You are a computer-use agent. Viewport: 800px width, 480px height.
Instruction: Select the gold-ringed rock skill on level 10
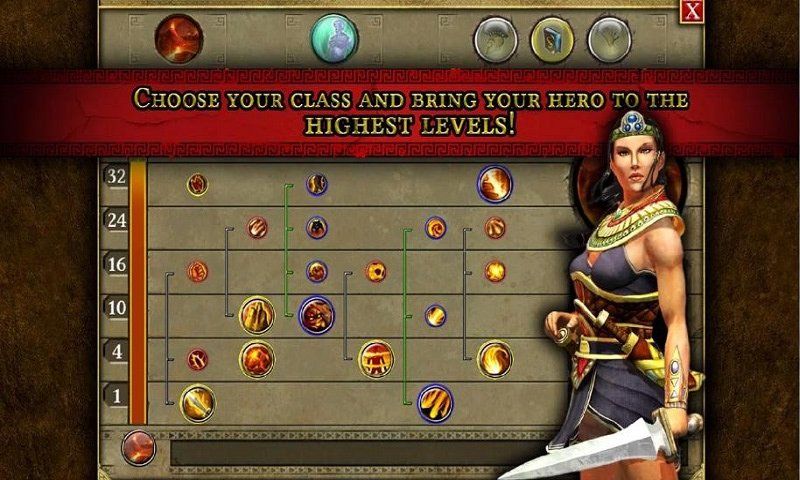[257, 314]
